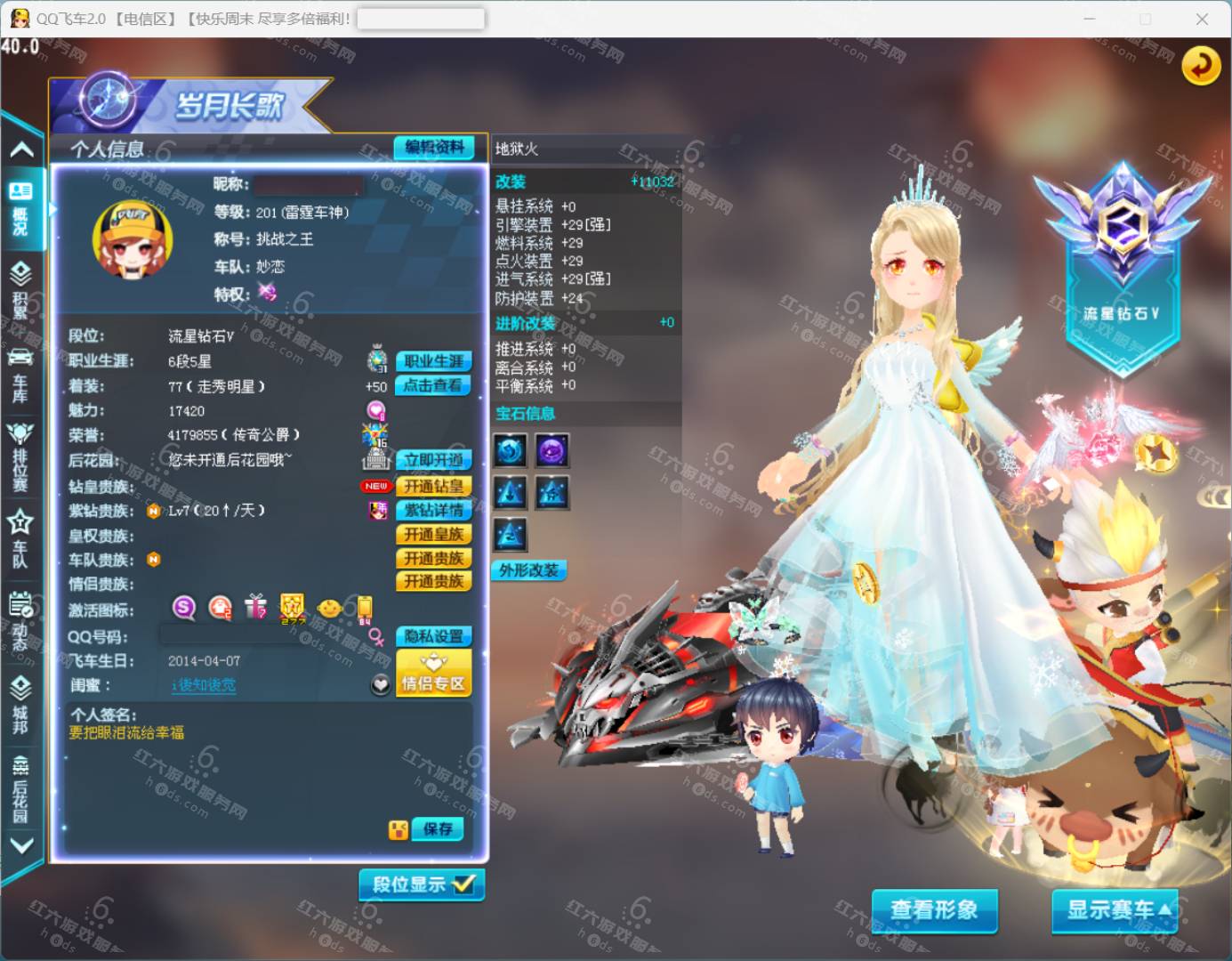Viewport: 1232px width, 961px height.
Task: Subscribe via the 开通钻皇 button
Action: (x=433, y=486)
